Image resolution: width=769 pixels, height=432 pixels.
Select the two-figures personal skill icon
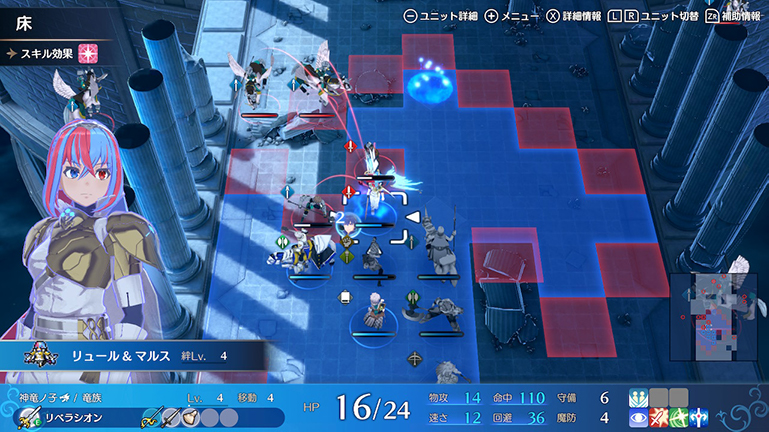coord(638,397)
